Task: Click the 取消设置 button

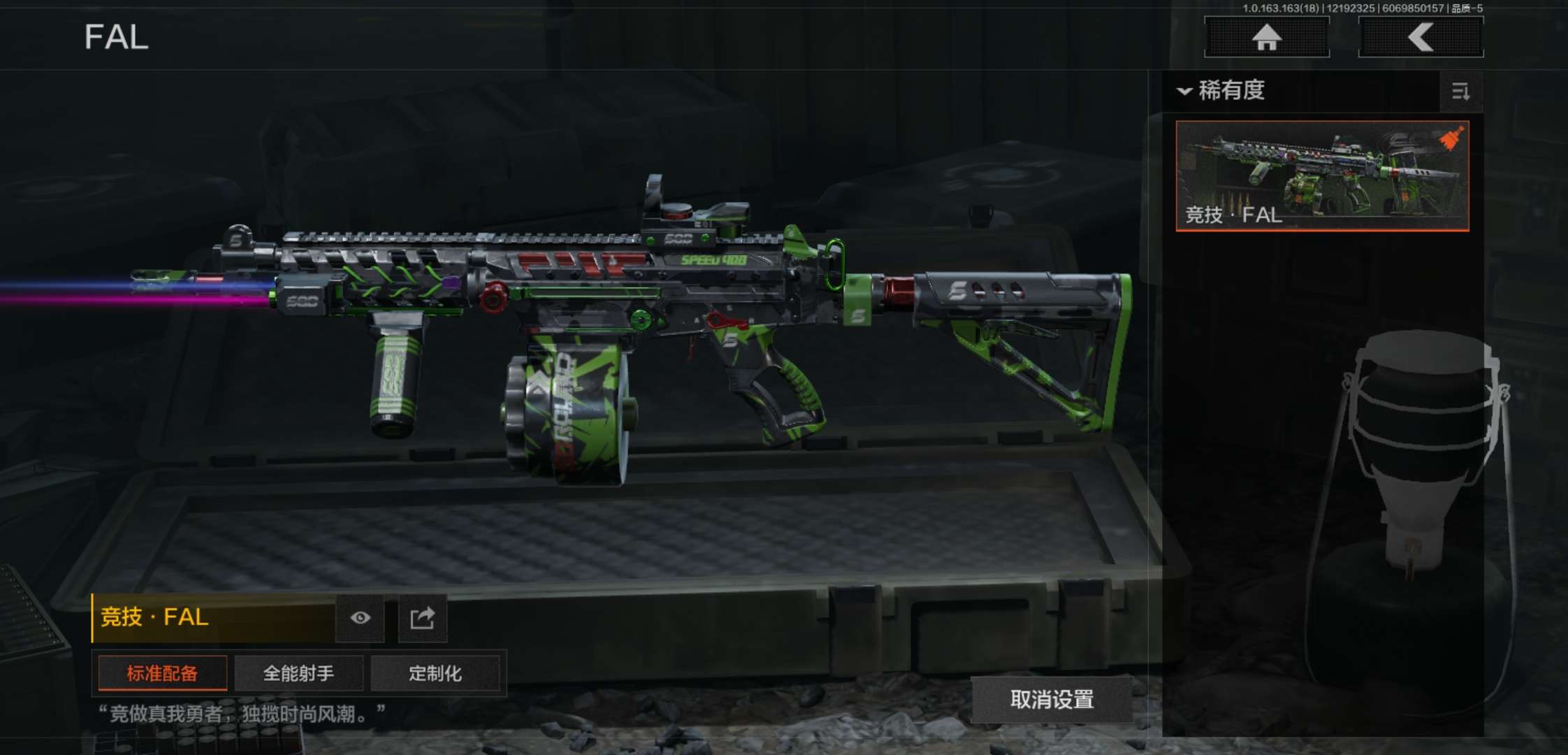Action: 1052,700
